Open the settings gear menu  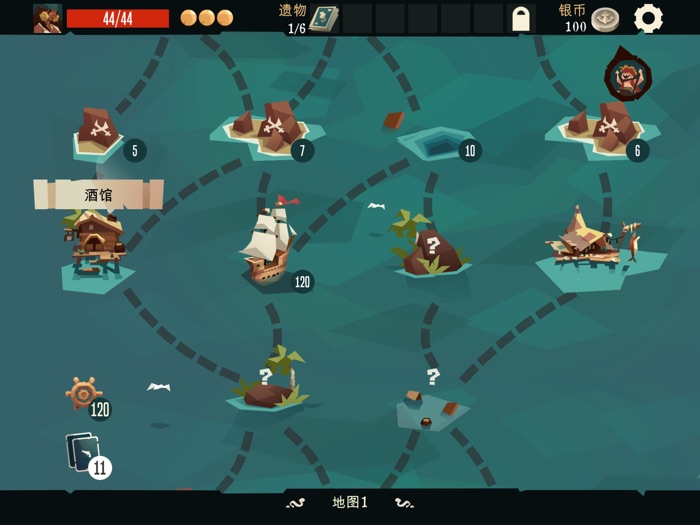pos(648,18)
